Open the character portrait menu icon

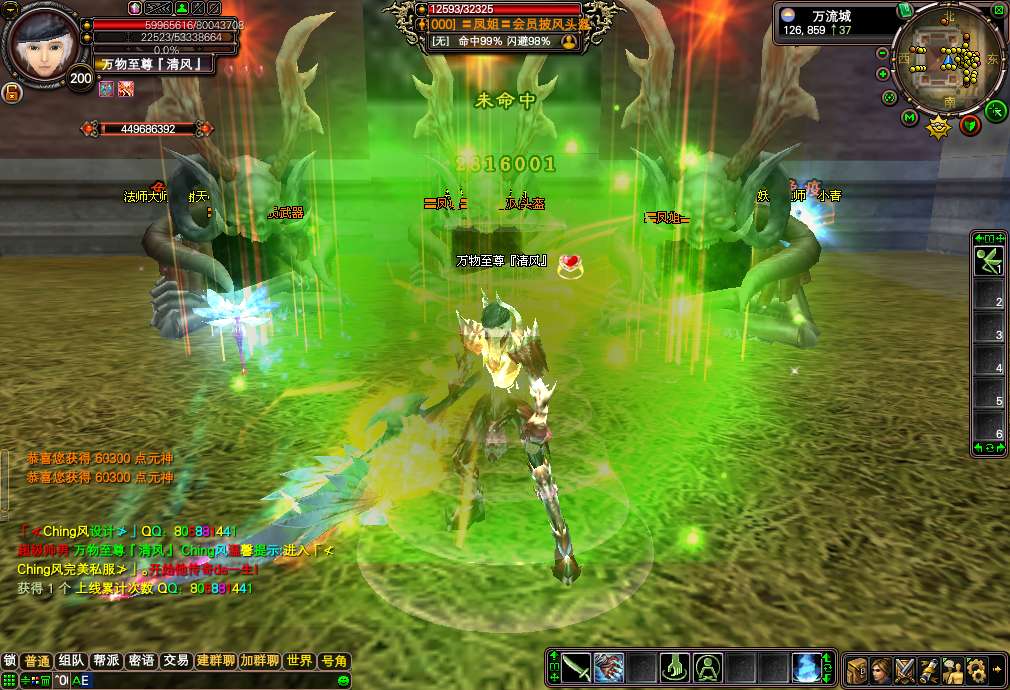coord(881,669)
